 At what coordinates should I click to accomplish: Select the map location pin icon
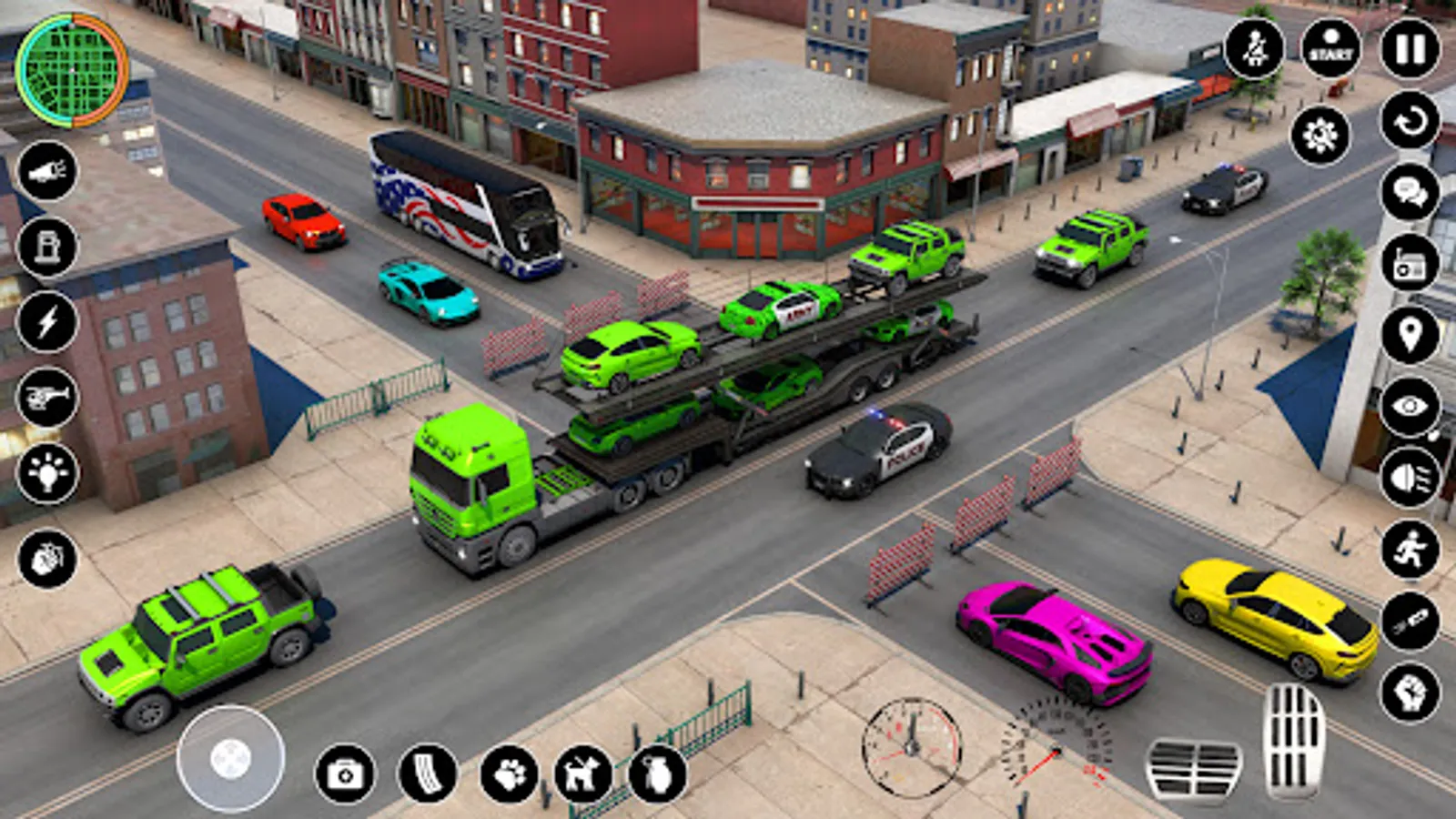(1410, 335)
